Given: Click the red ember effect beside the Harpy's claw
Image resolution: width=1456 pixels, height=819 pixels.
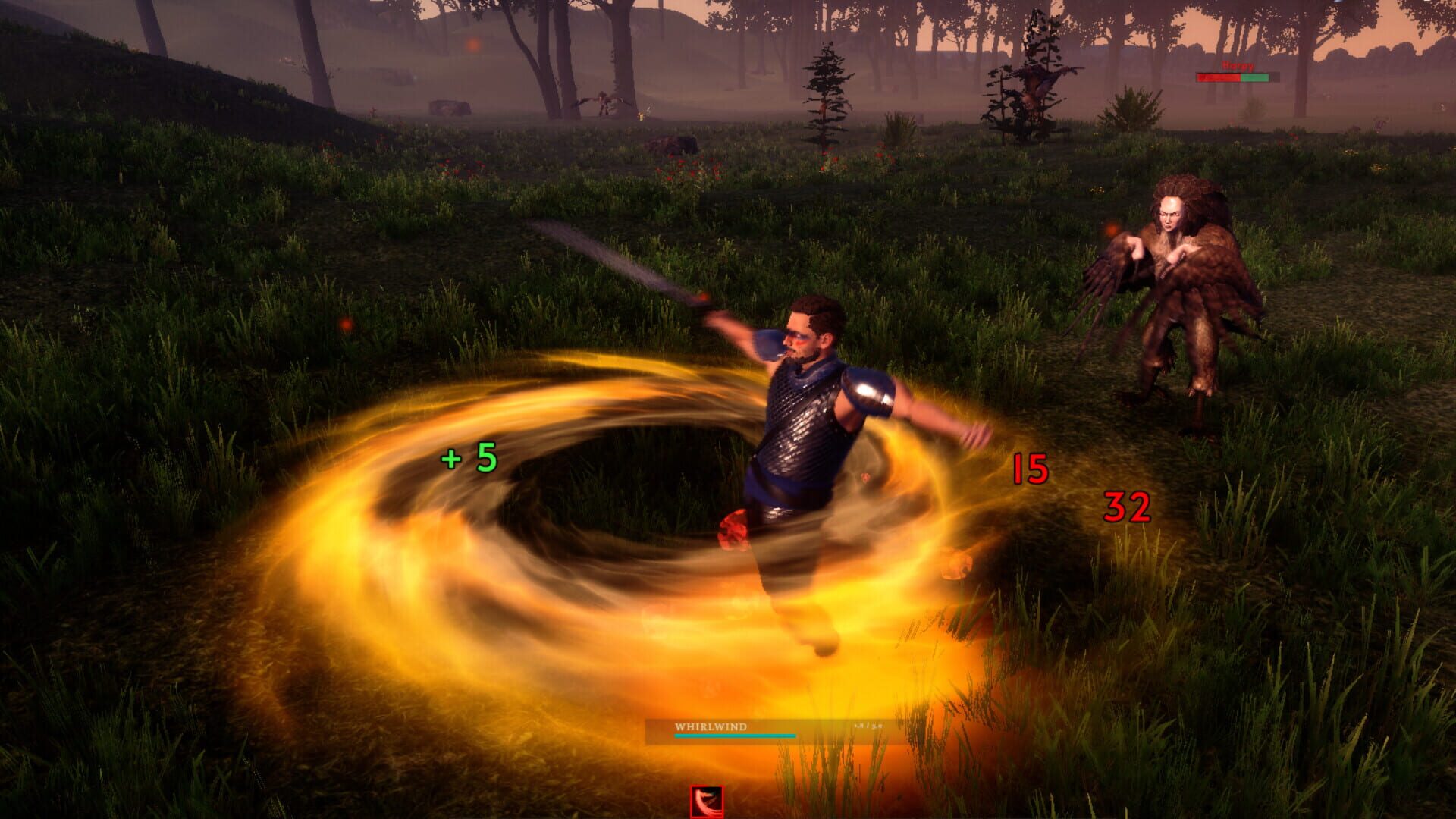Looking at the screenshot, I should click(1110, 227).
